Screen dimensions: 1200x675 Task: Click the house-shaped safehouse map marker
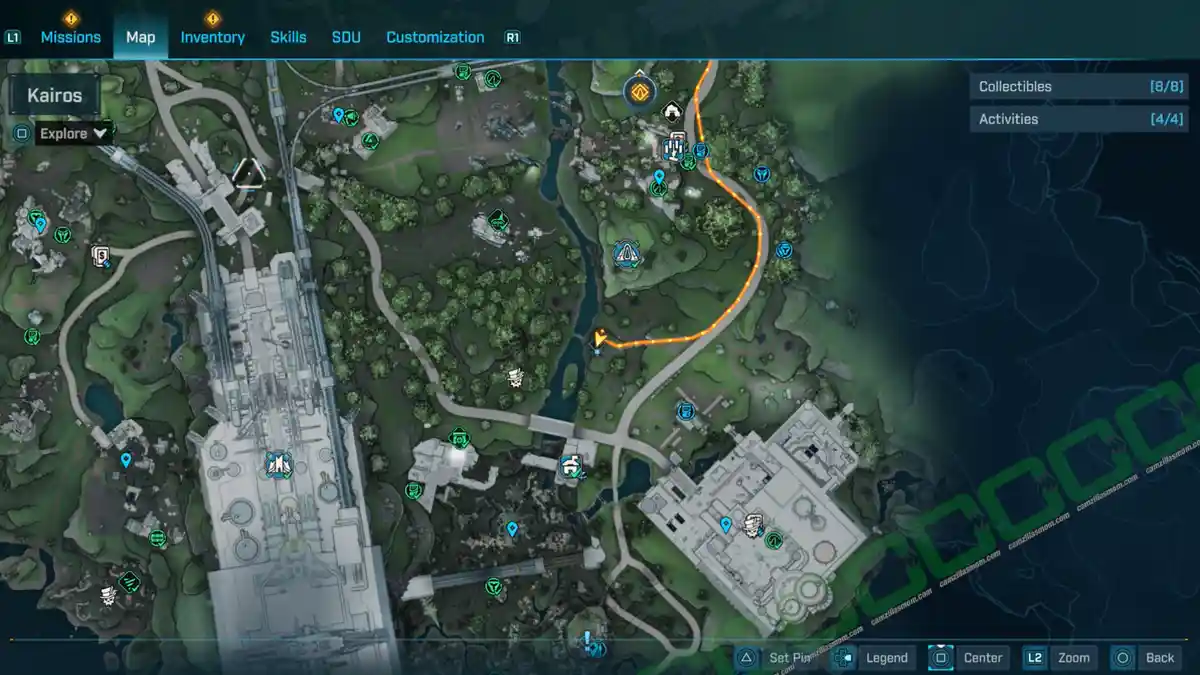click(x=672, y=112)
